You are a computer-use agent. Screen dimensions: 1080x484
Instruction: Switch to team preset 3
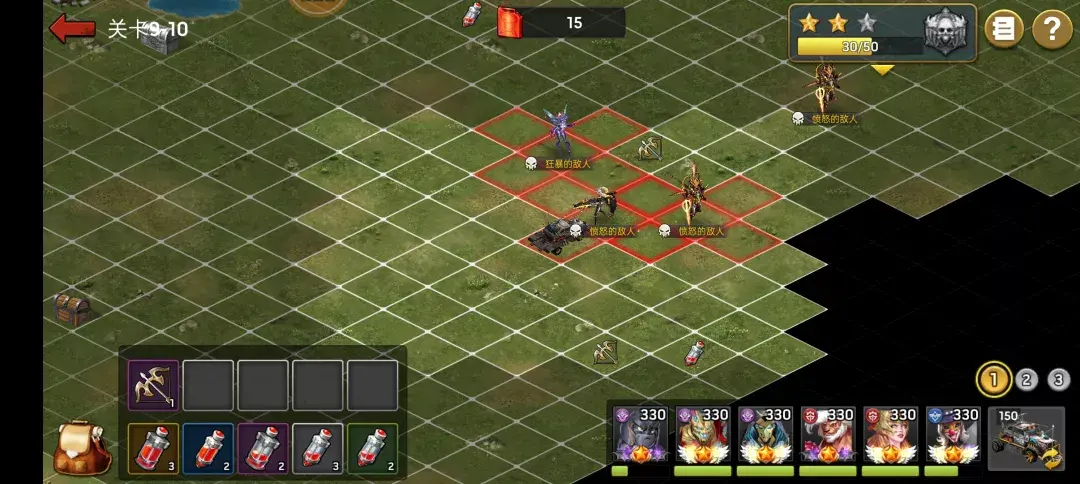[x=1059, y=379]
